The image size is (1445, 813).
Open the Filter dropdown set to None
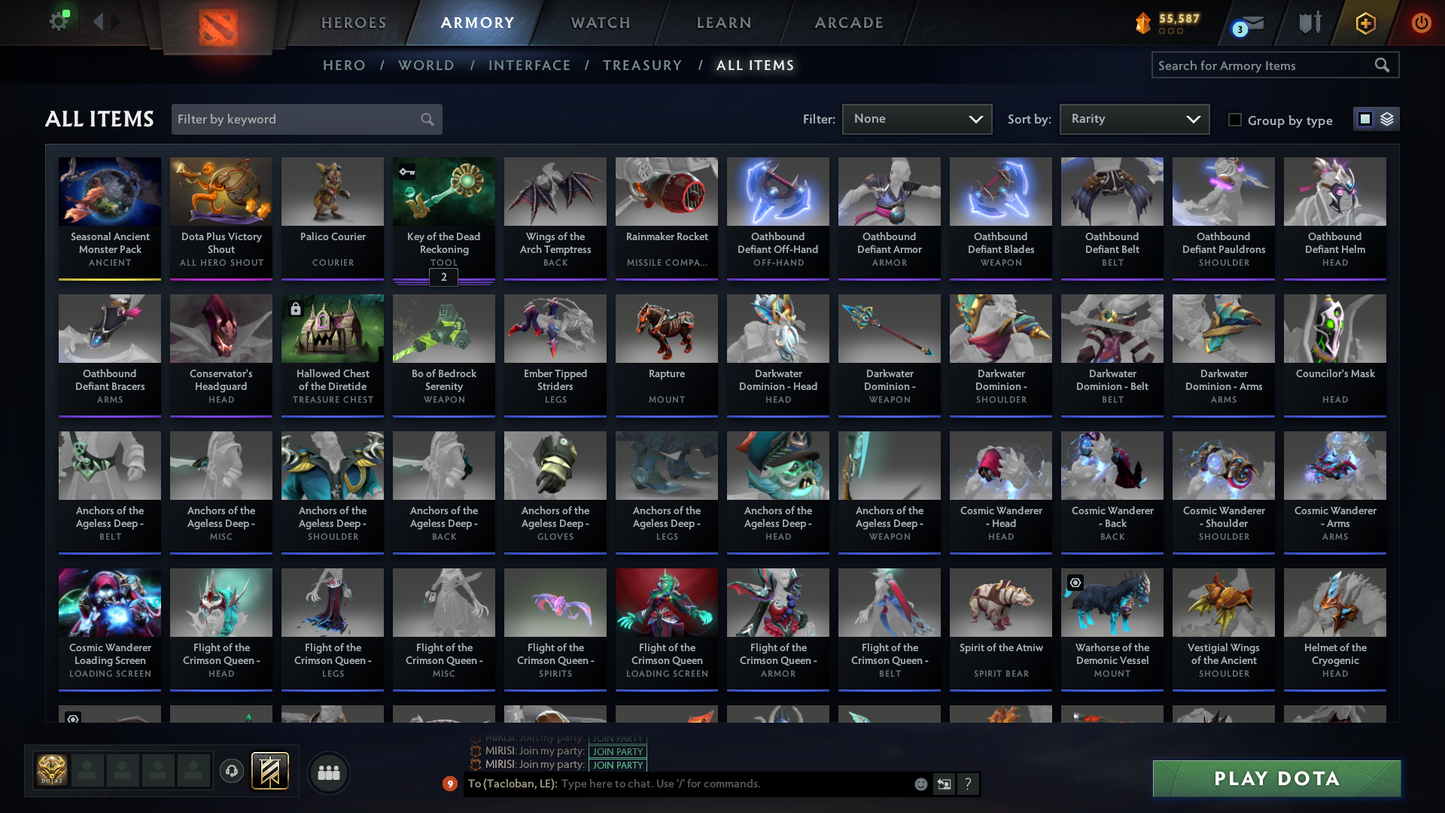(916, 118)
